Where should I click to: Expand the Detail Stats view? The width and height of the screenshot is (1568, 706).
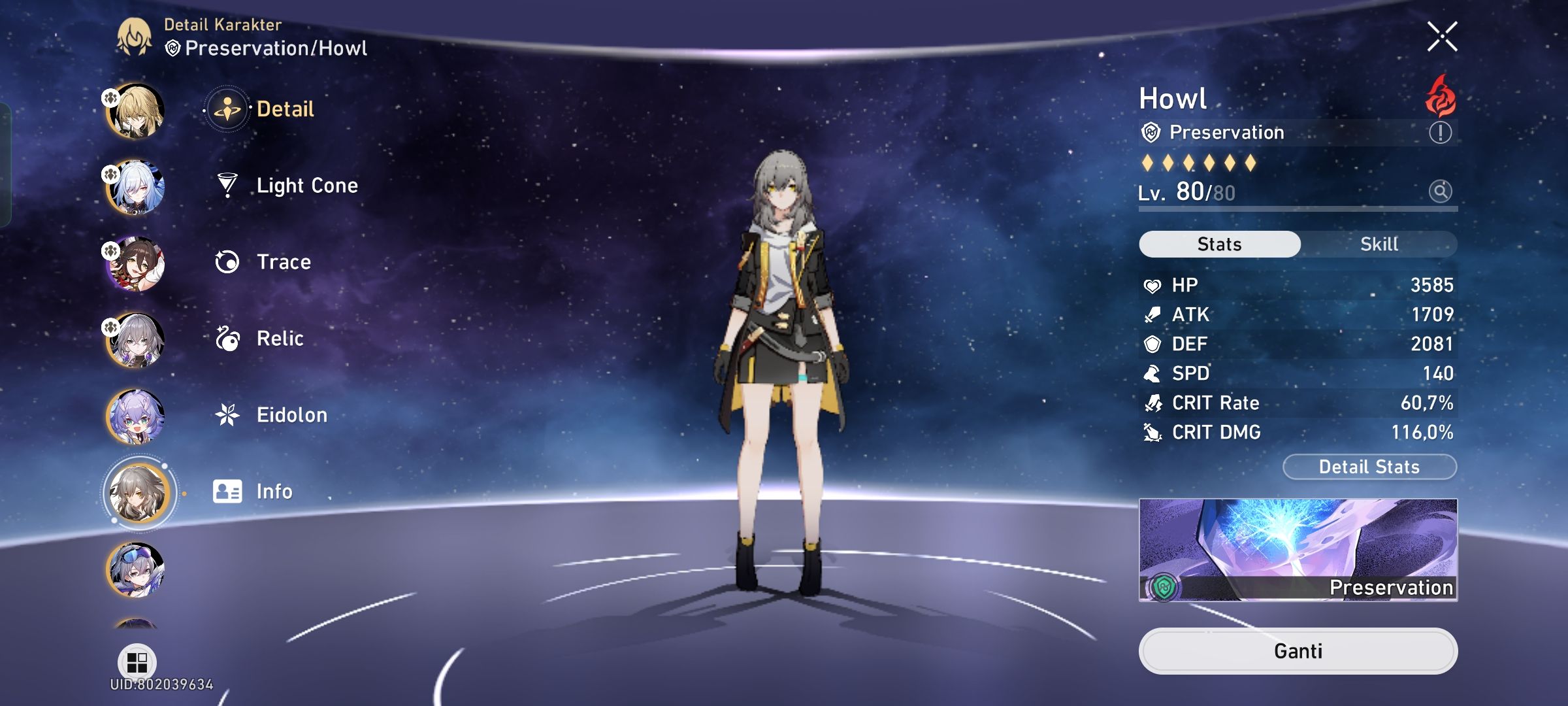1369,467
